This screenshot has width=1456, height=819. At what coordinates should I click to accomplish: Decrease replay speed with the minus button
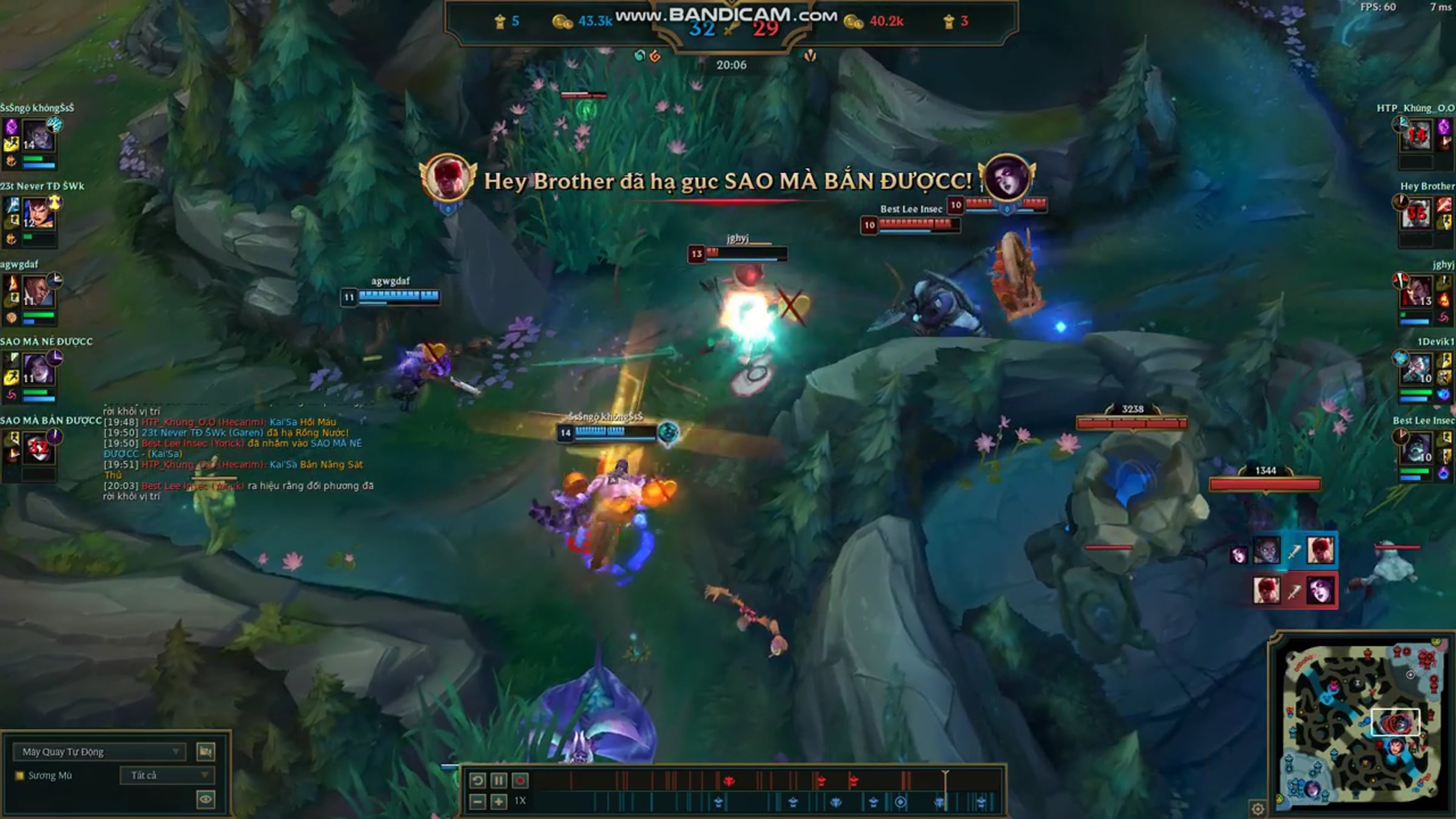pyautogui.click(x=477, y=802)
